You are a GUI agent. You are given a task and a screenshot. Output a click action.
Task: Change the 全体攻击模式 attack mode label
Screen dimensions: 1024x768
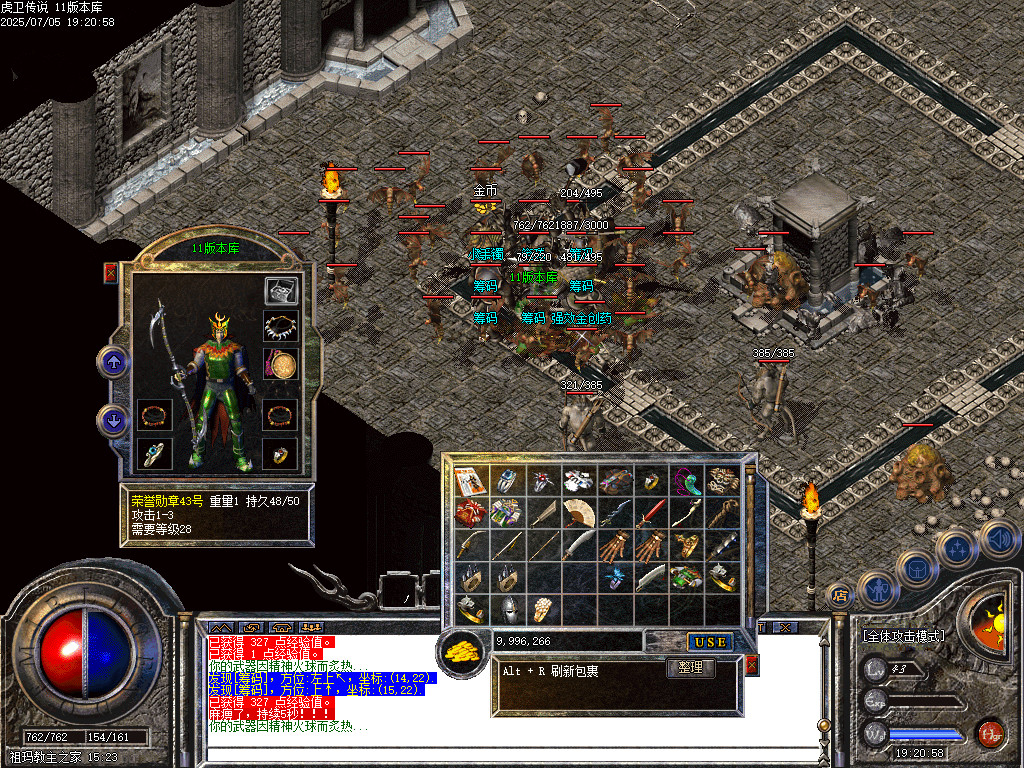tap(905, 636)
